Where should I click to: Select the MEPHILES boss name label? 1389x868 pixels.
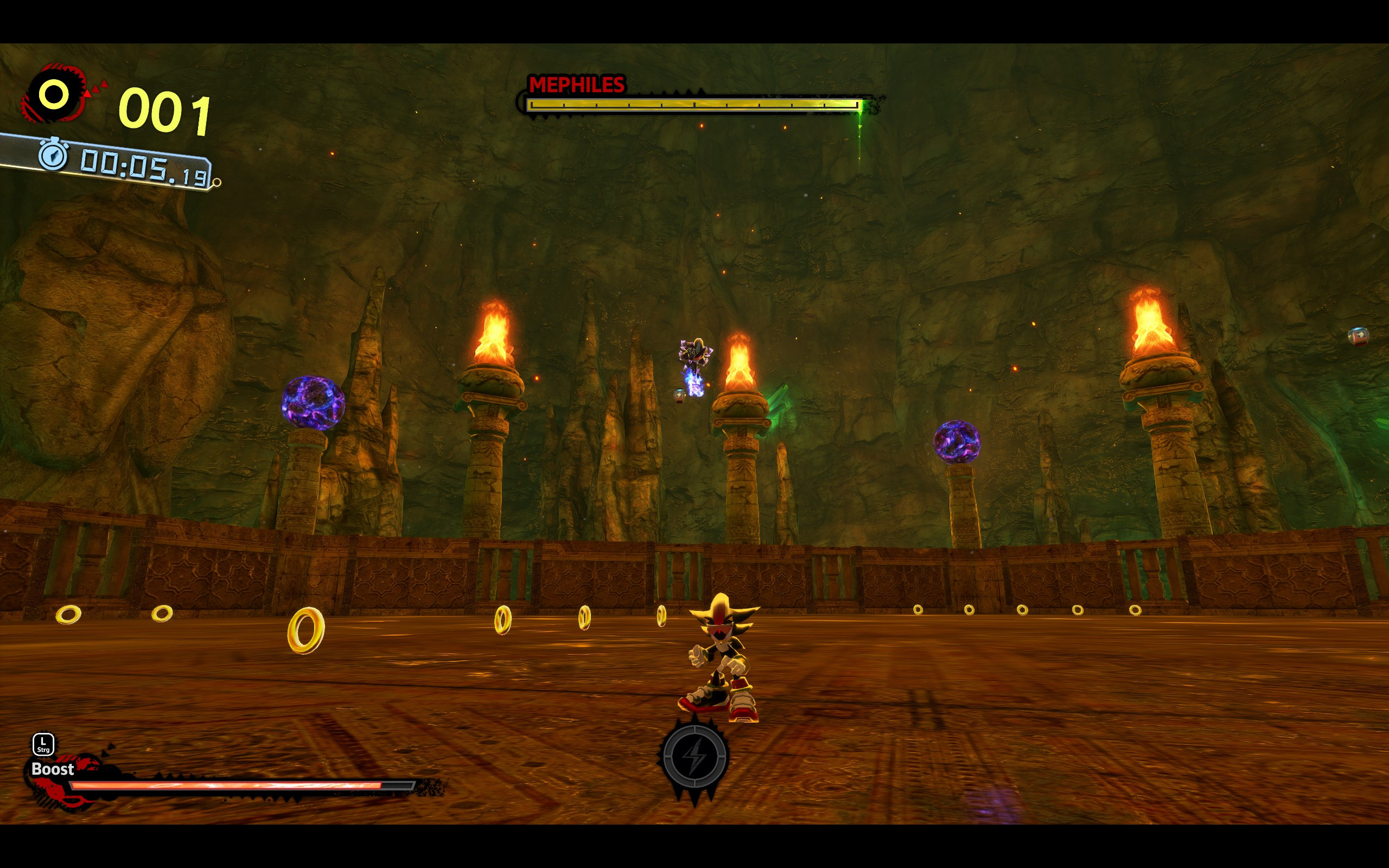tap(576, 85)
